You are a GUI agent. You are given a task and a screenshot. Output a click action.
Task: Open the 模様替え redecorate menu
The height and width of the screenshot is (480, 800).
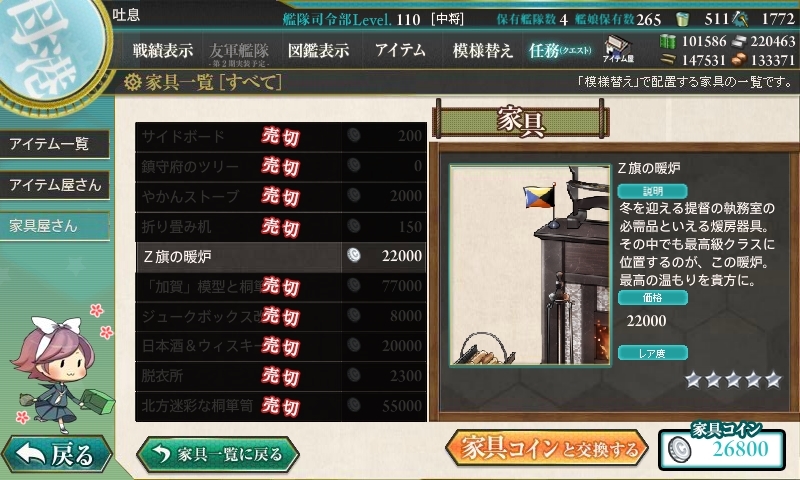tap(482, 50)
